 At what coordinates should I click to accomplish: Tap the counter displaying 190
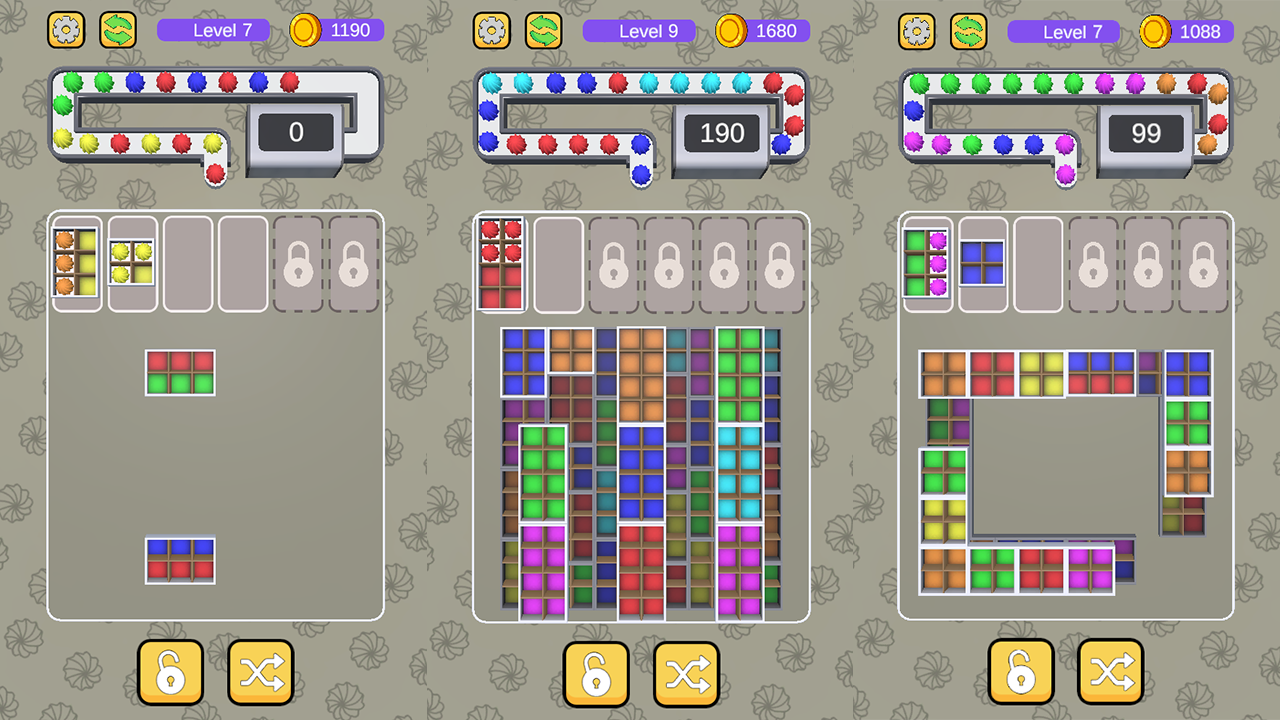(721, 132)
